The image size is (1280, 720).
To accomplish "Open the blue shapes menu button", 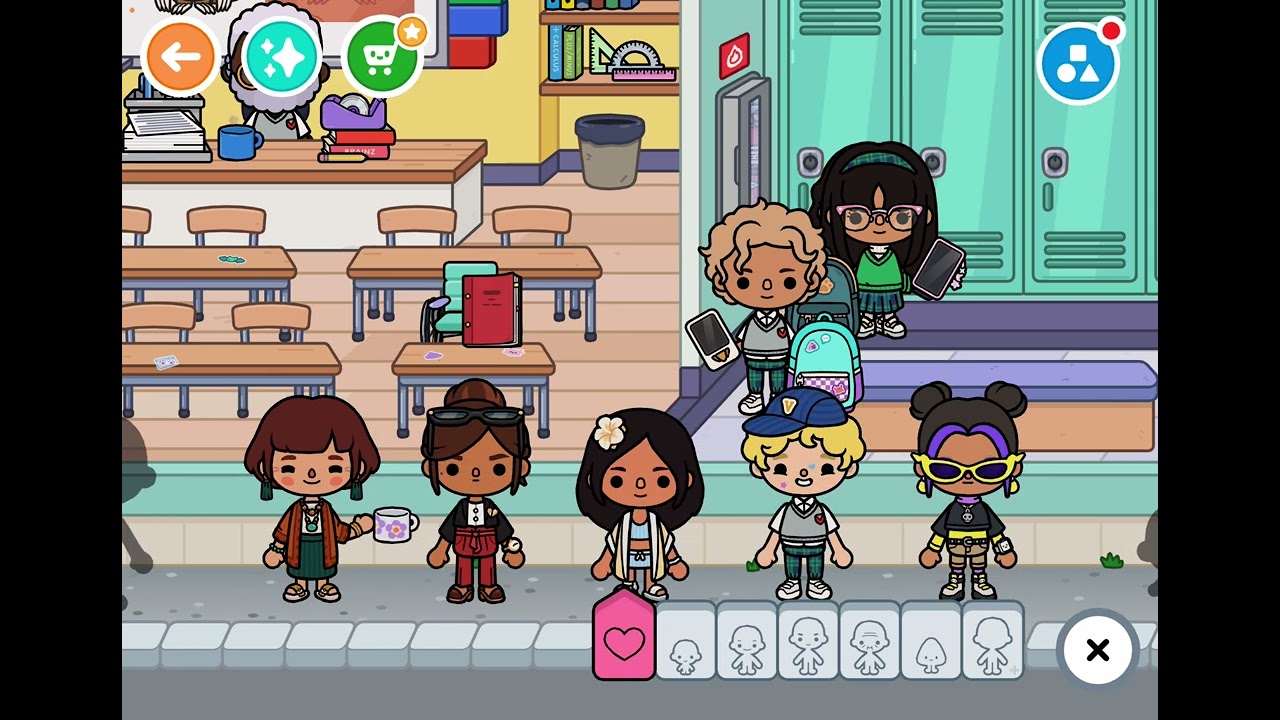I will [x=1077, y=64].
